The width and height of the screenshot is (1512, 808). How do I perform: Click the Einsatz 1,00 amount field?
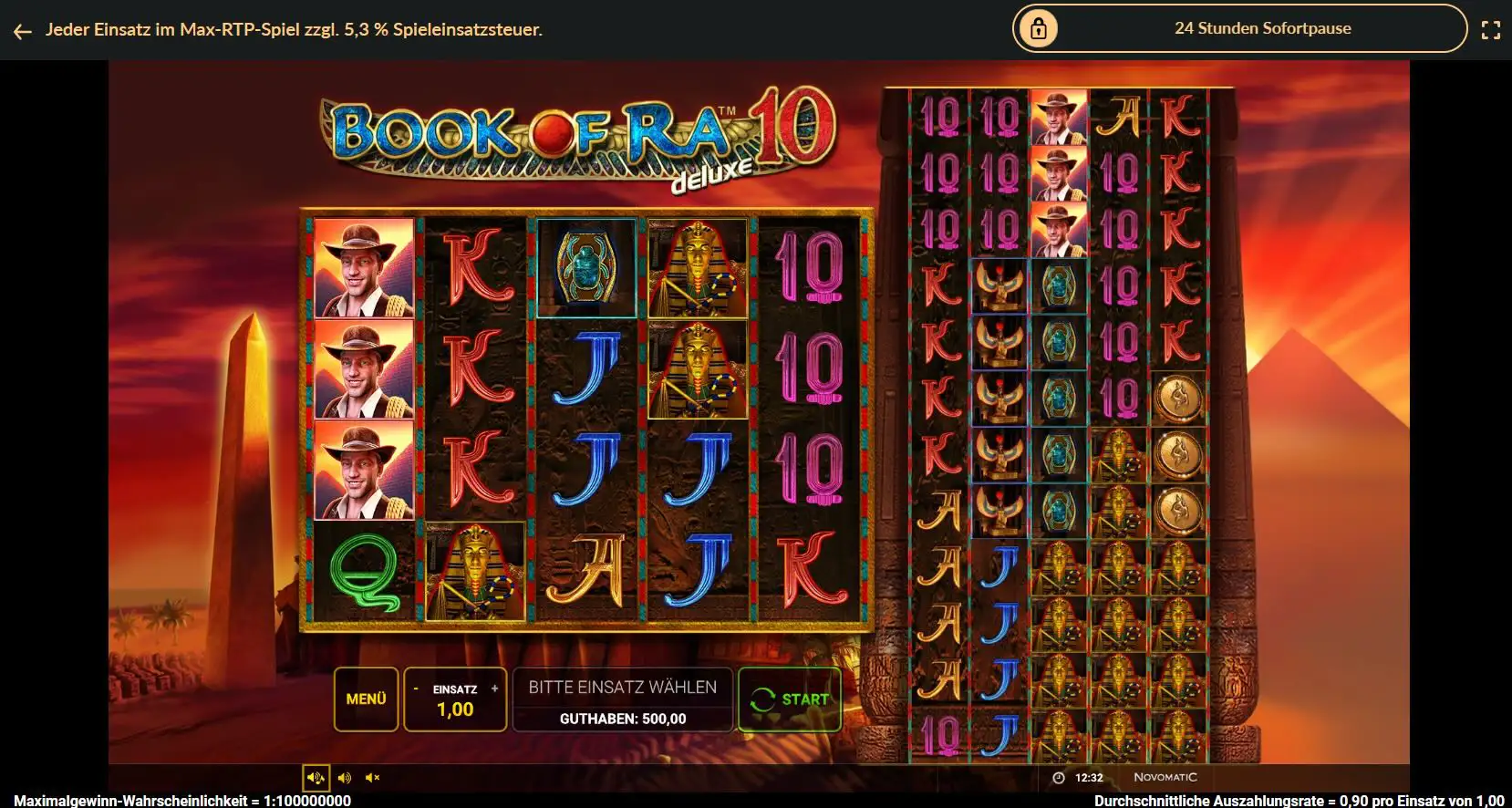[x=454, y=710]
